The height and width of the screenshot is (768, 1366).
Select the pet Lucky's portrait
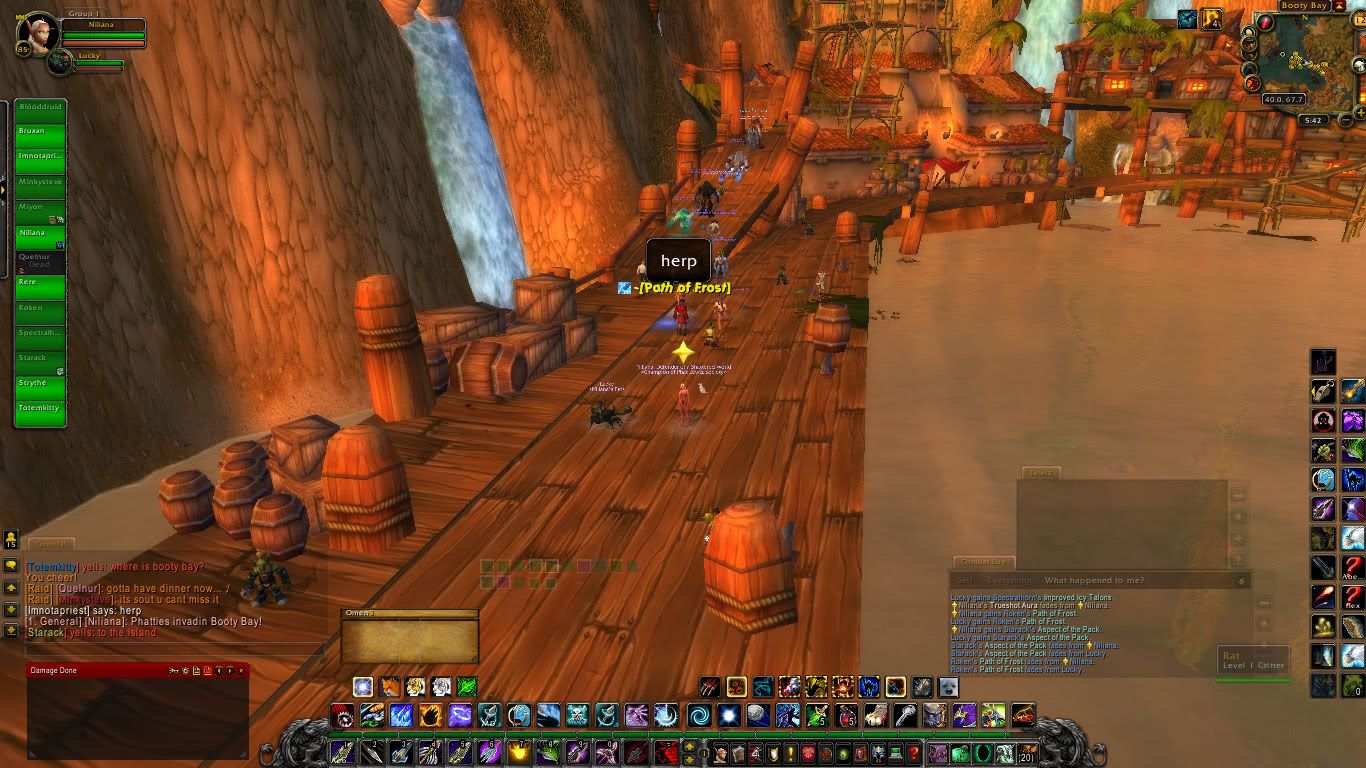[x=60, y=62]
